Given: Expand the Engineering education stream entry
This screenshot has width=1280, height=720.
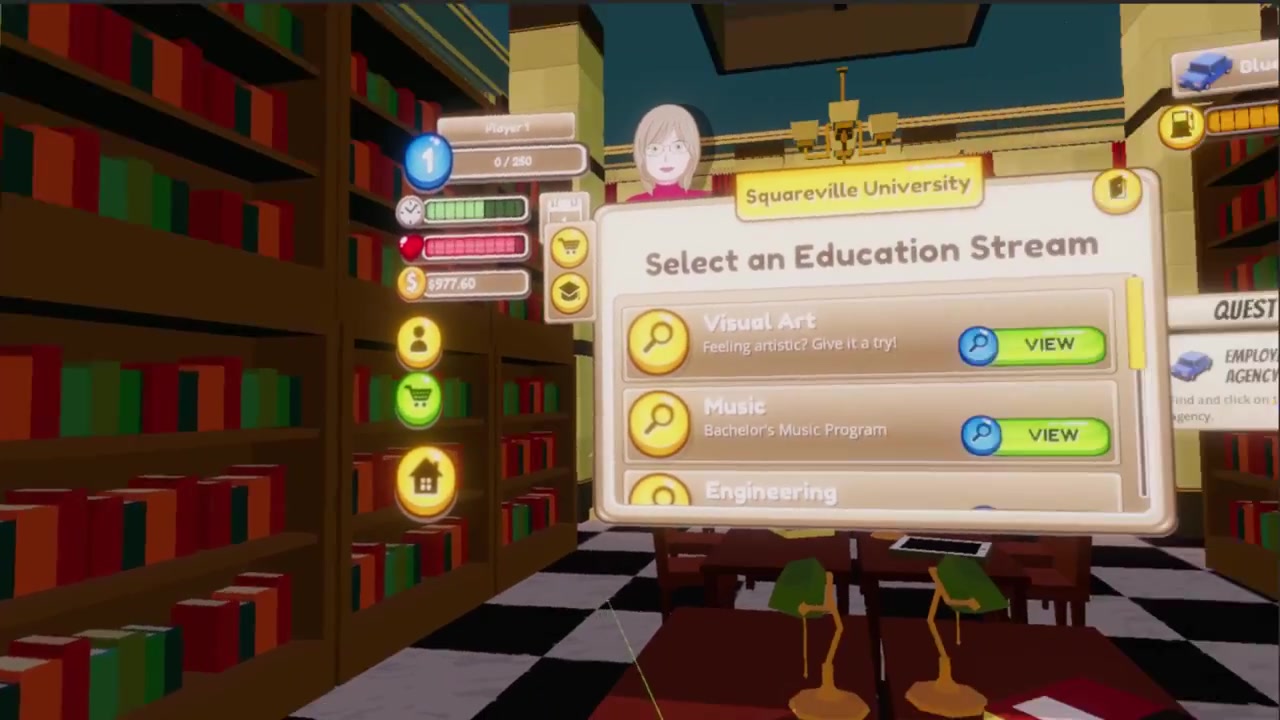Looking at the screenshot, I should pos(770,492).
